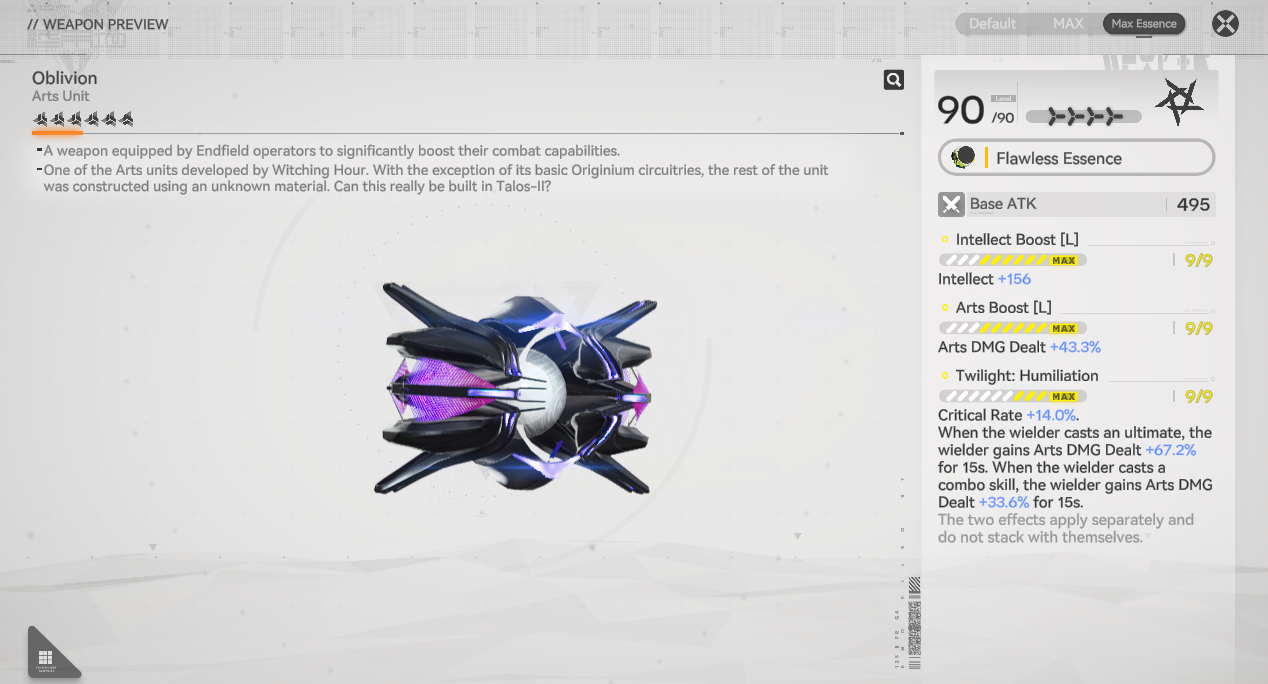
Task: Open the Flawless Essence selector
Action: [x=1076, y=158]
